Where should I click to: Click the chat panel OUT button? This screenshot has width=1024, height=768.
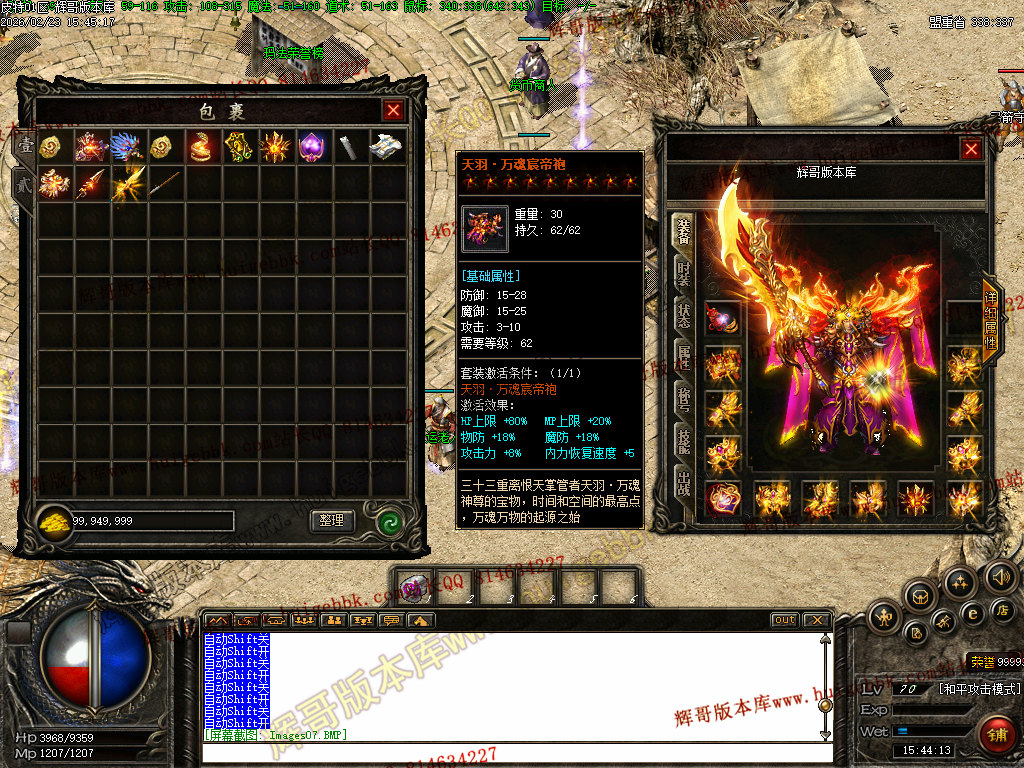pos(785,620)
